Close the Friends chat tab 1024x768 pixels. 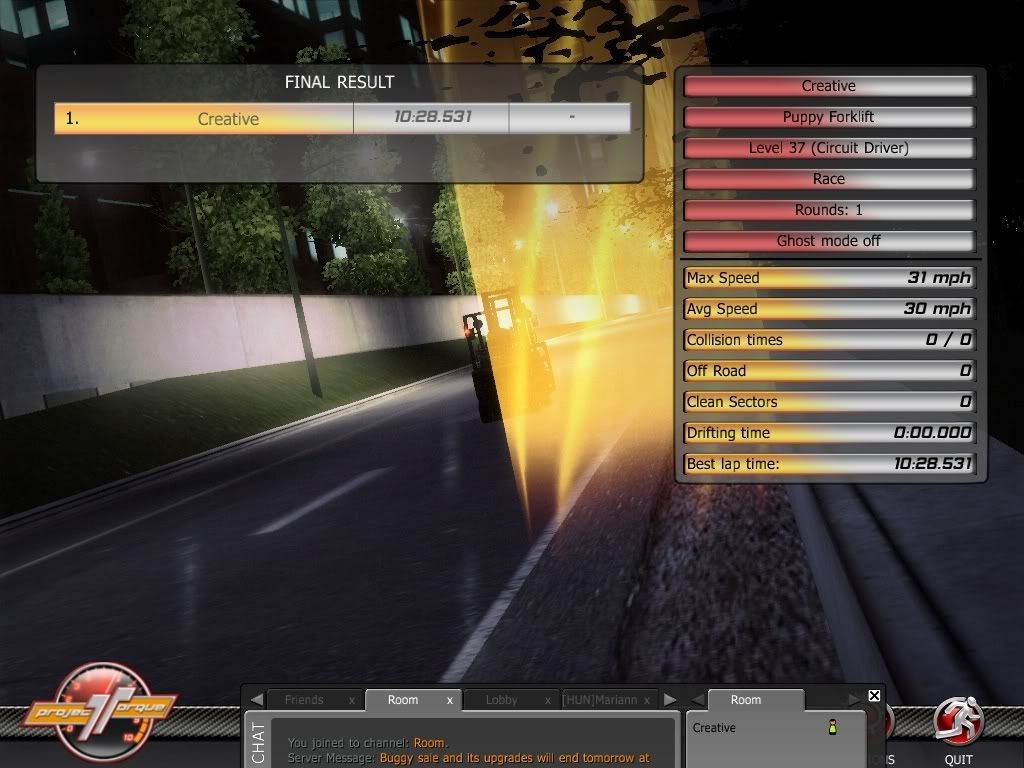click(351, 700)
